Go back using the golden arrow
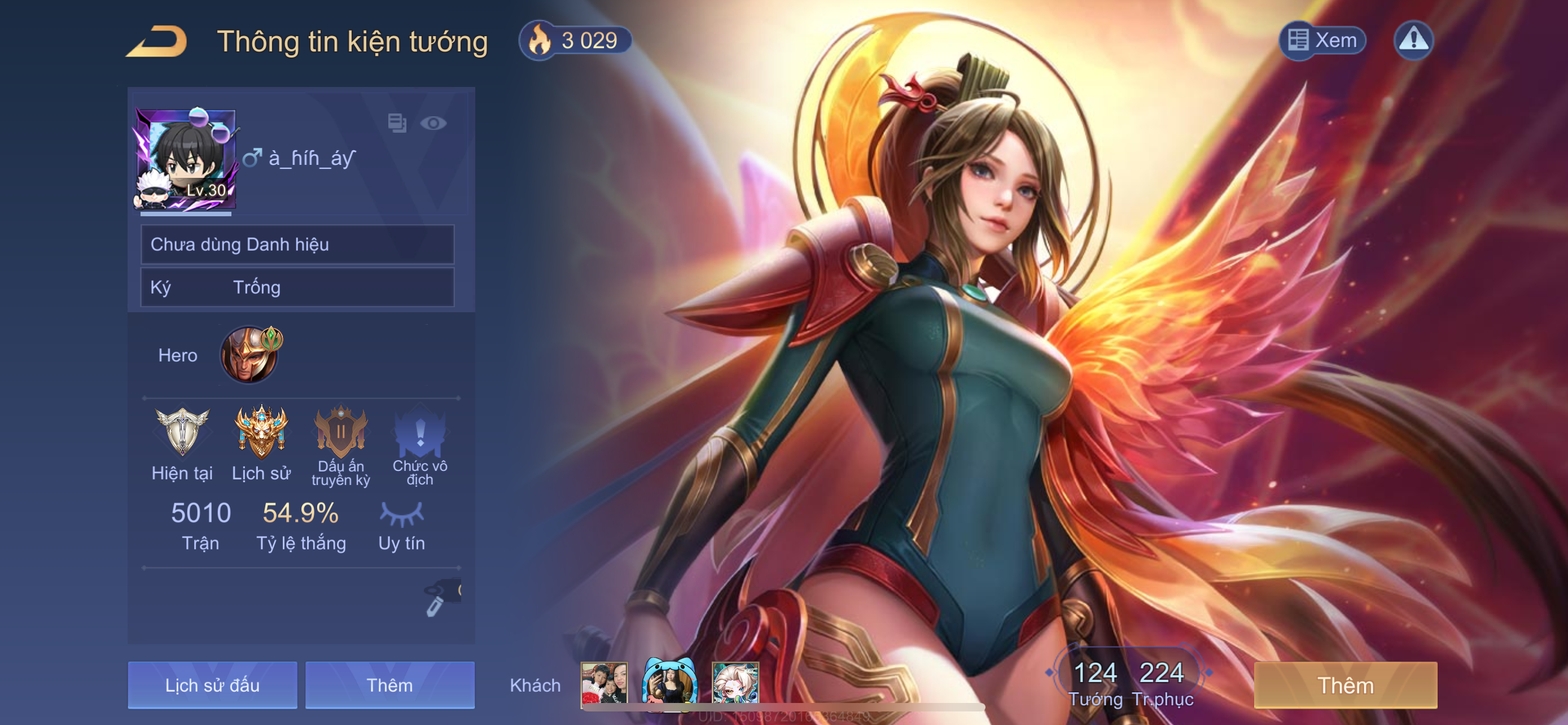1568x725 pixels. click(x=157, y=41)
